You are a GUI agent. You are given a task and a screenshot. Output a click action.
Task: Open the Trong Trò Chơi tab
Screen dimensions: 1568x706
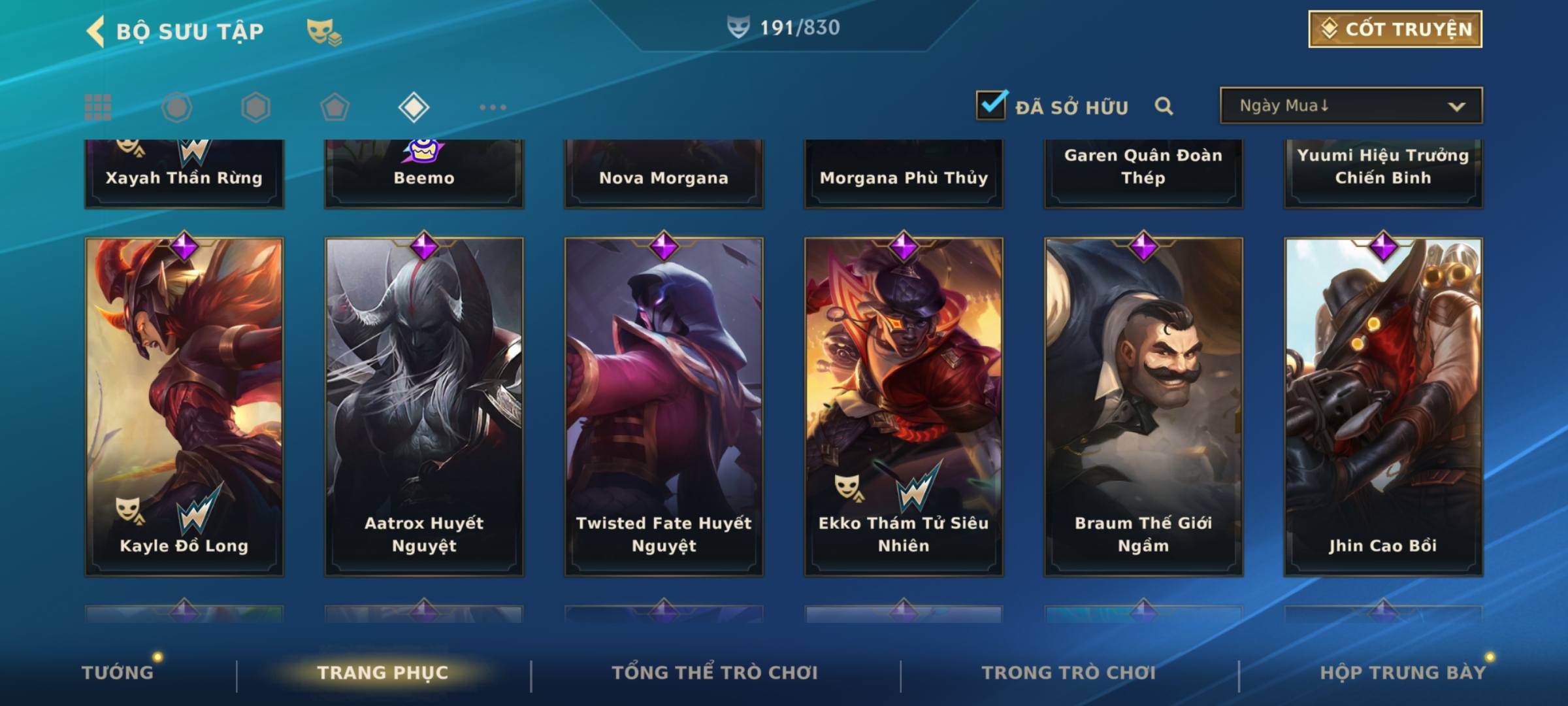(x=1069, y=672)
